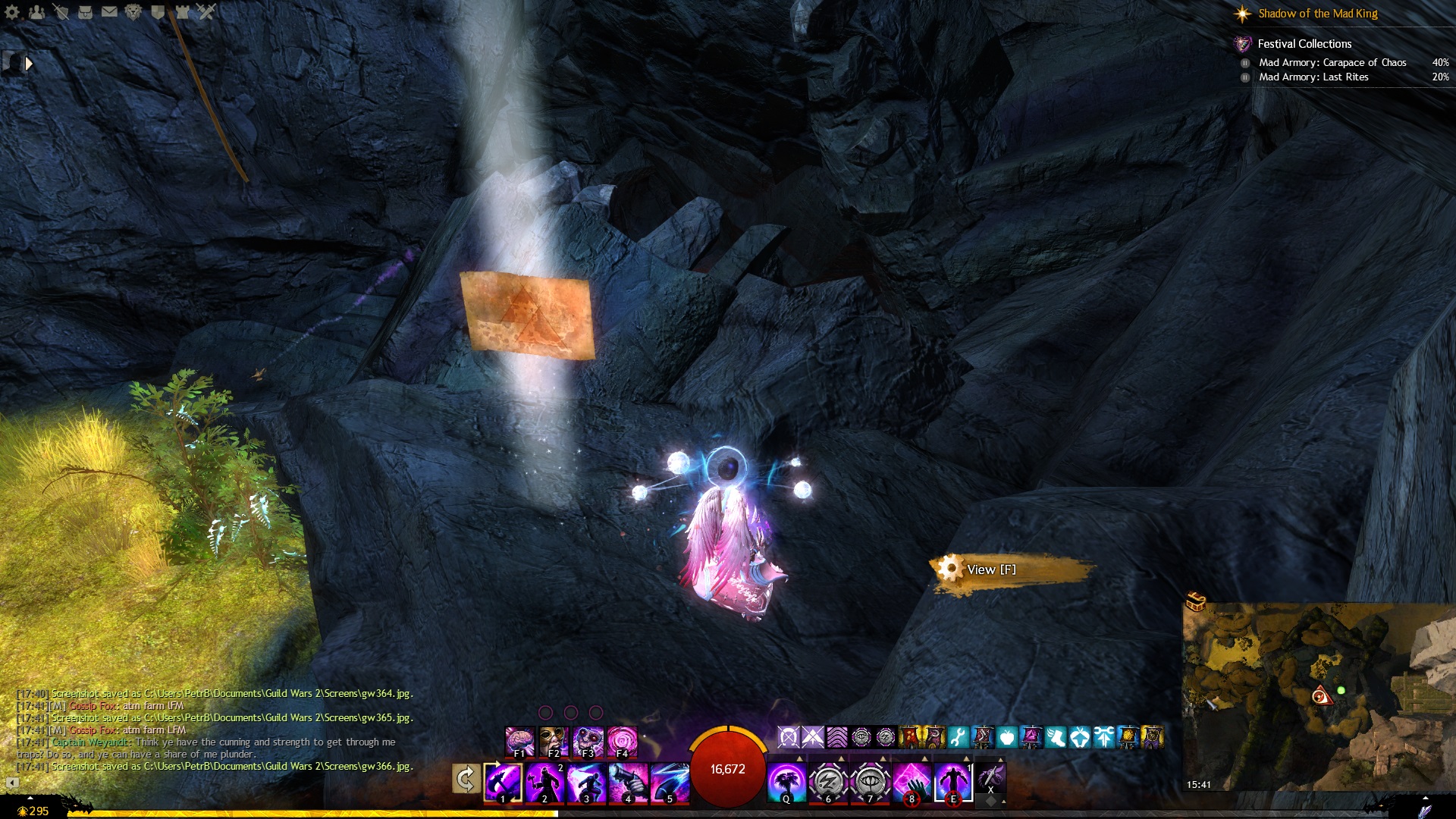Open the contacts and LFG panel

click(36, 12)
